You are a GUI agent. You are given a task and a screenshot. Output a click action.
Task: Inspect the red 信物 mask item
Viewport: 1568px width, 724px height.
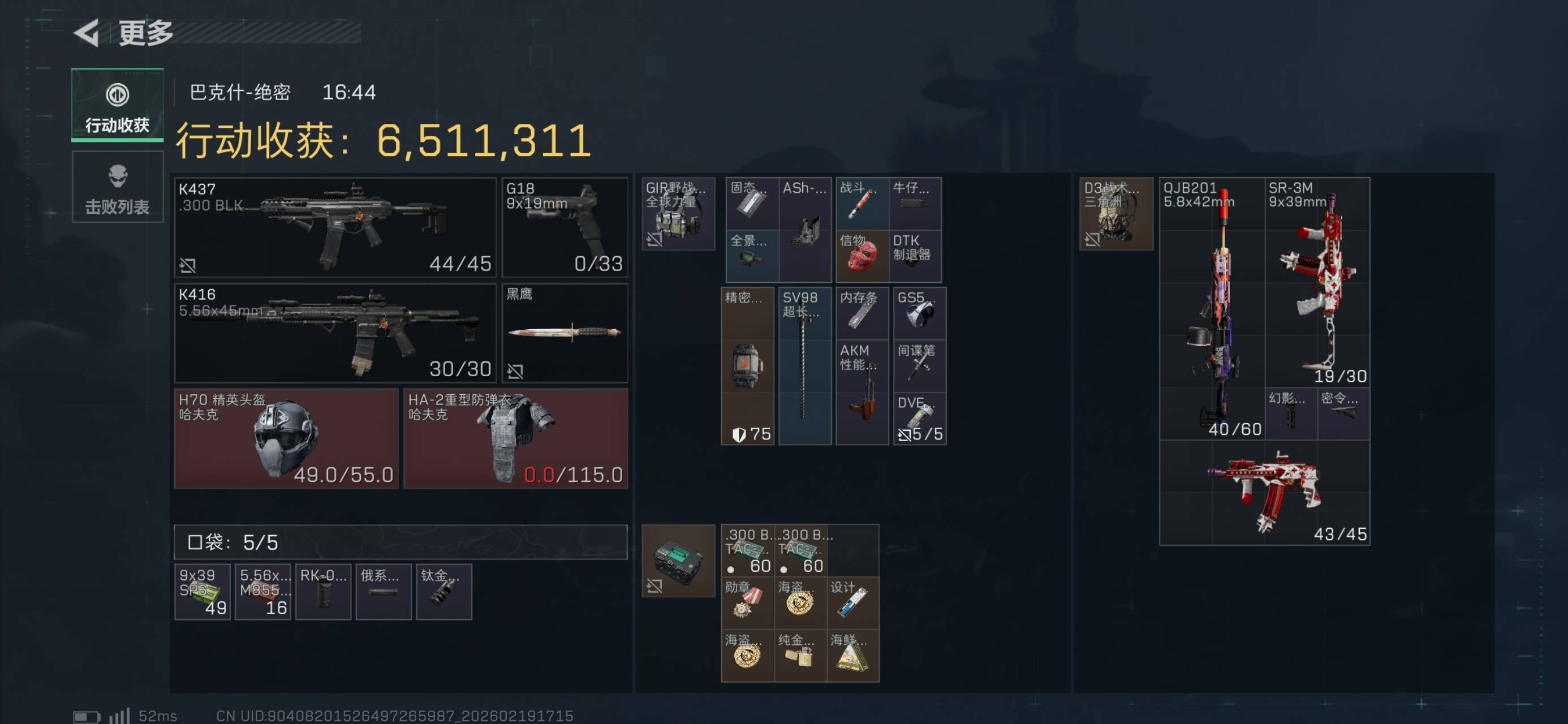(861, 256)
